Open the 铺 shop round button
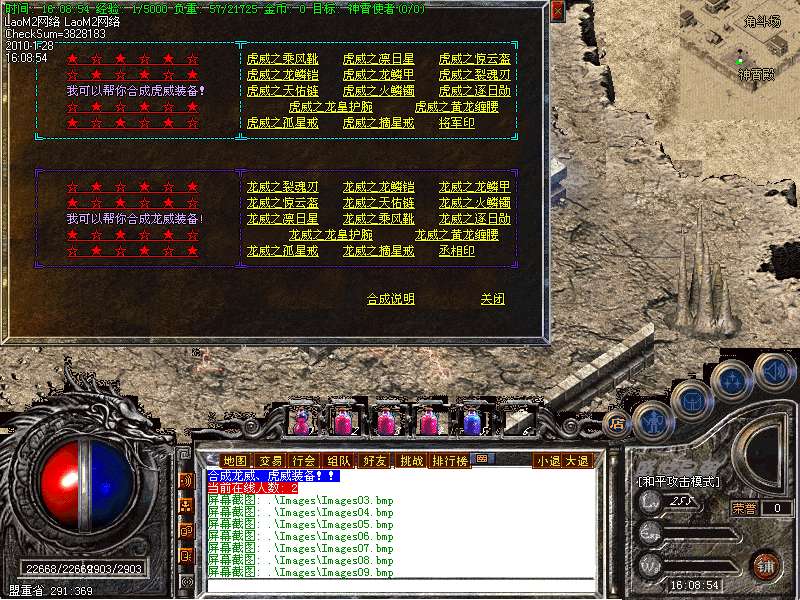This screenshot has height=600, width=800. pos(766,565)
